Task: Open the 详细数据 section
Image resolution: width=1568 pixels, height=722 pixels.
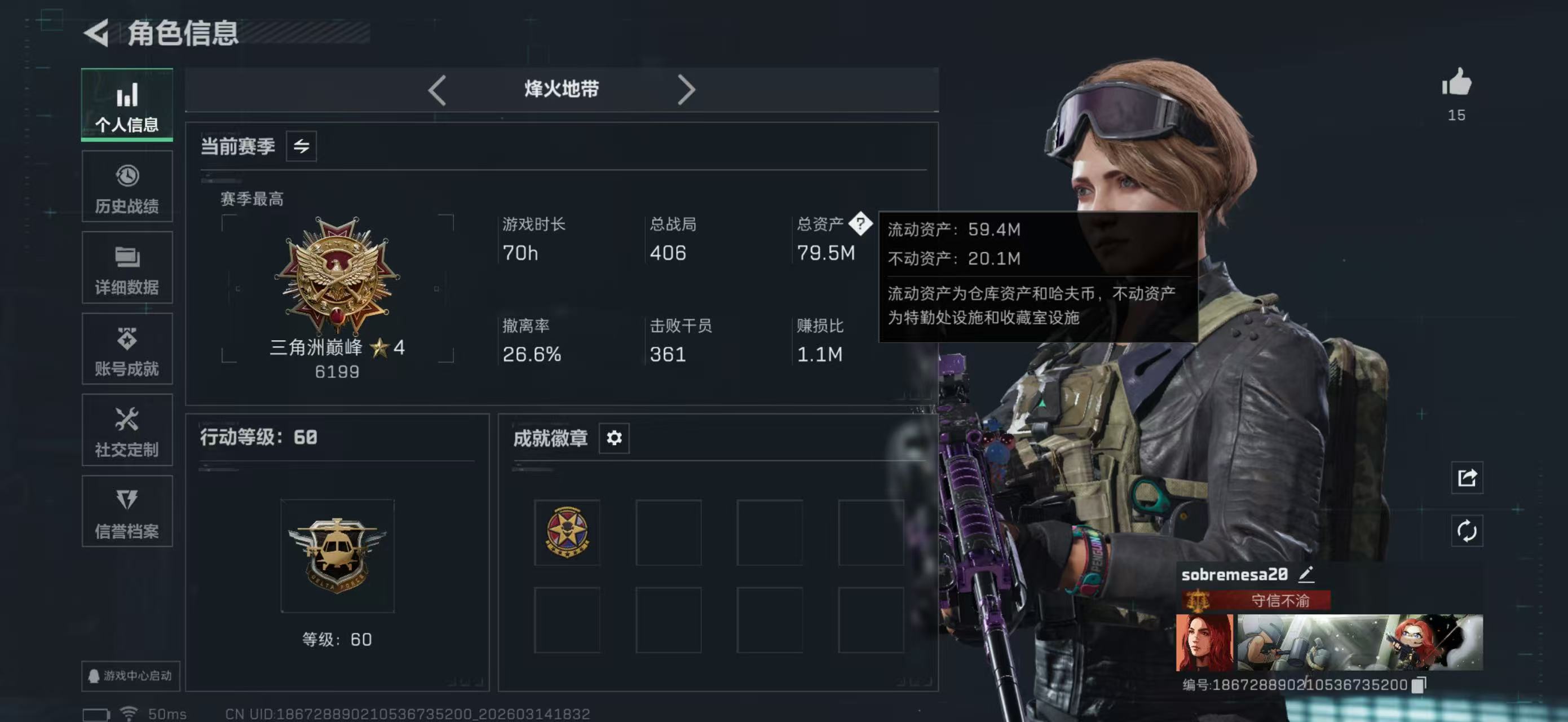Action: [127, 268]
